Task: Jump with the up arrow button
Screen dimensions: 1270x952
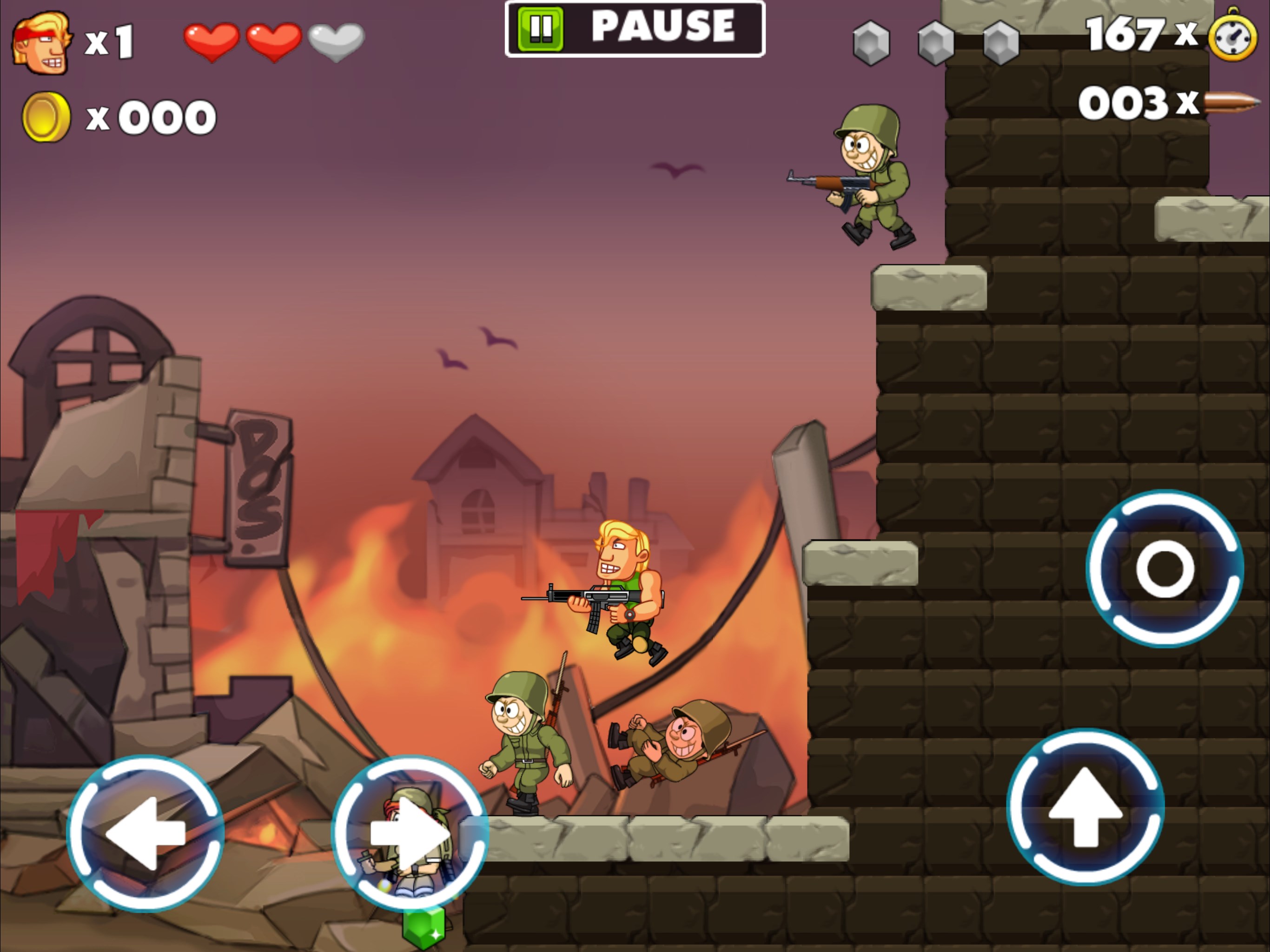Action: (x=1085, y=807)
